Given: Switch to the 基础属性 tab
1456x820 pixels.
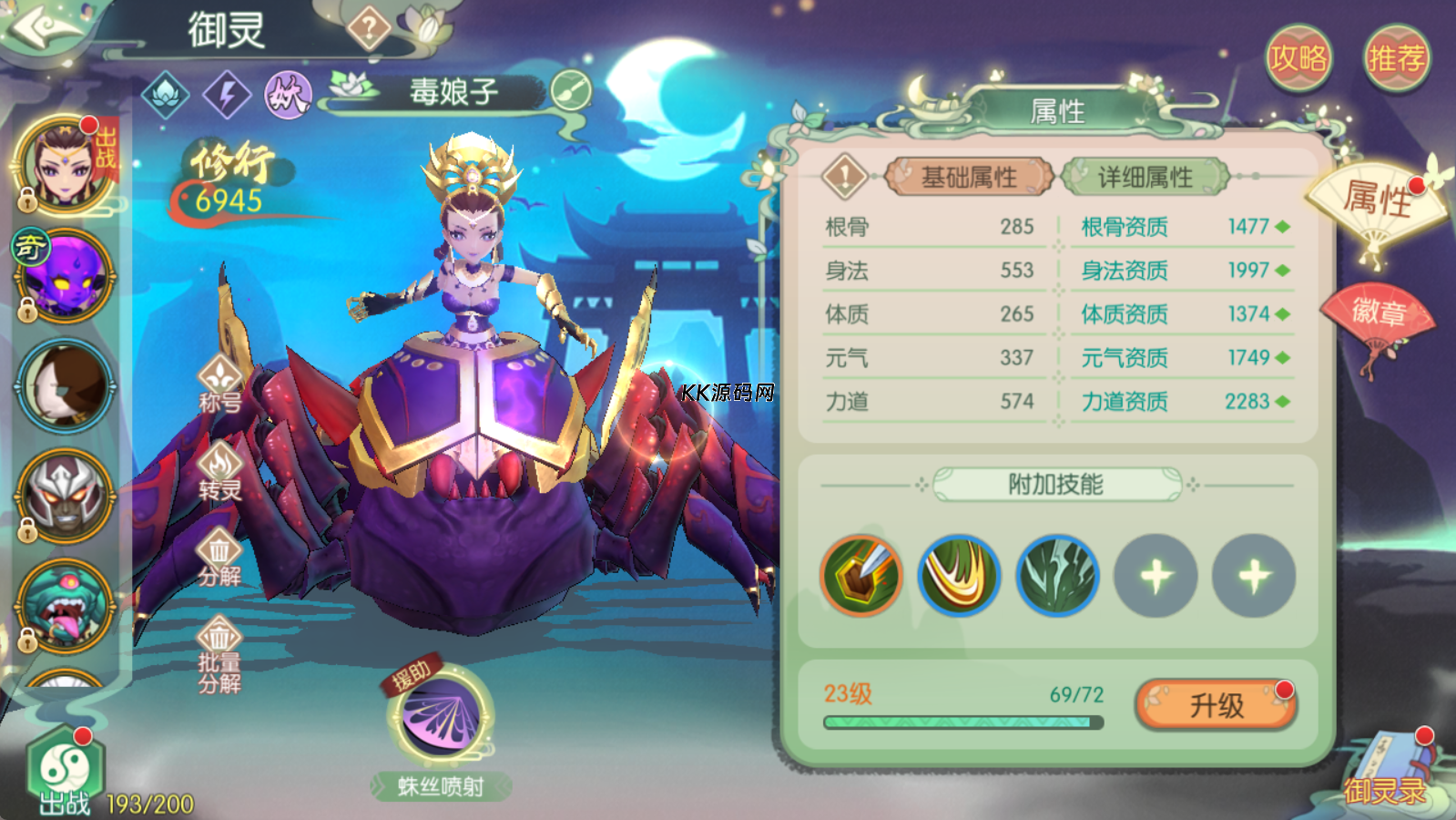Looking at the screenshot, I should pyautogui.click(x=968, y=177).
